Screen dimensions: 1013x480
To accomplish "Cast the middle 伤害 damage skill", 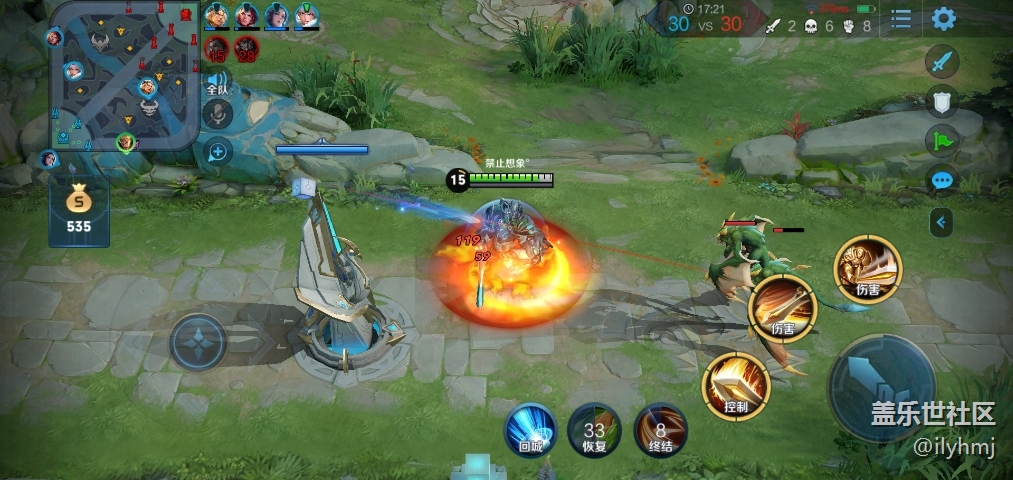I will [783, 308].
